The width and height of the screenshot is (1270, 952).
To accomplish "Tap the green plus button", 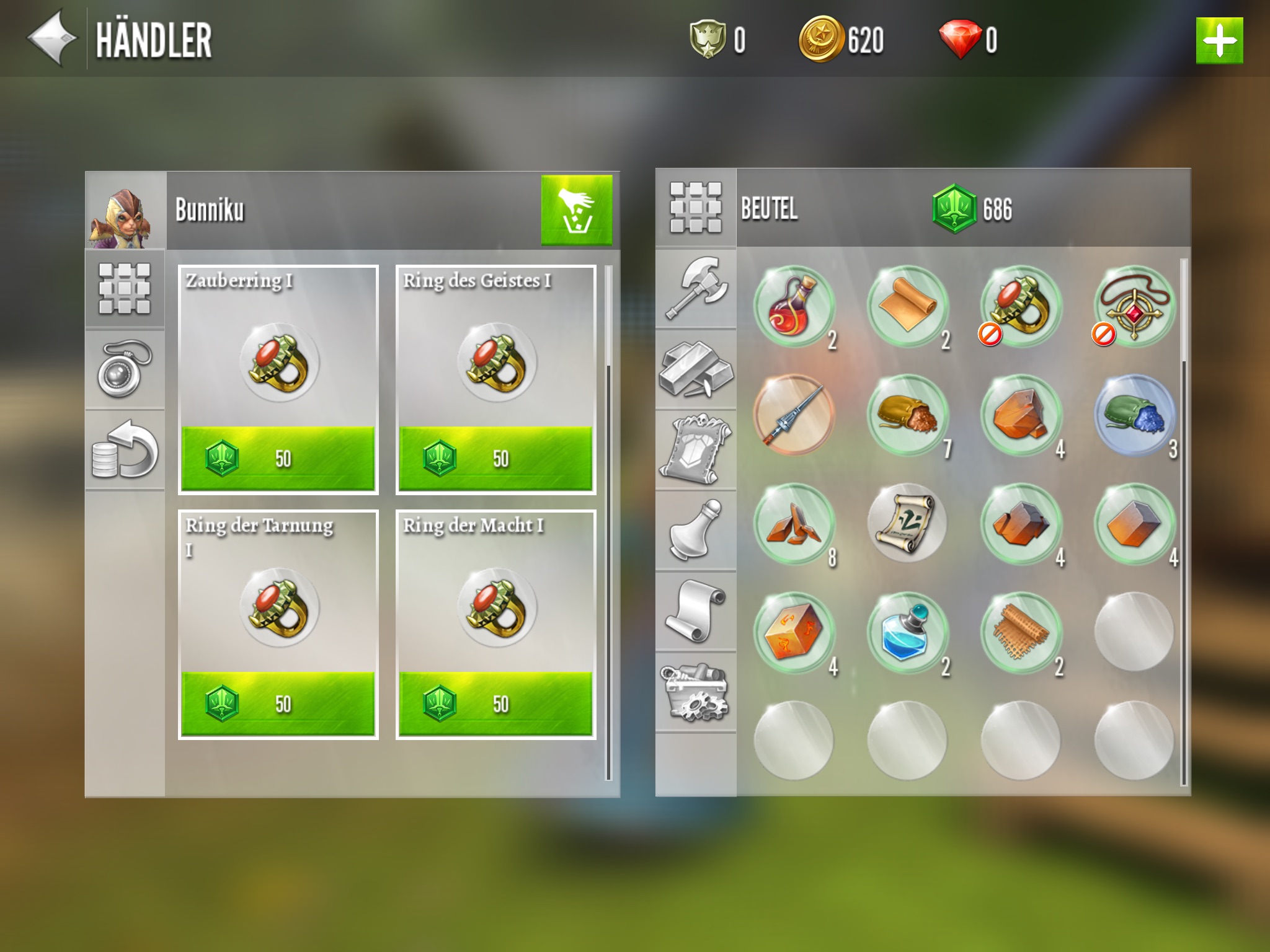I will point(1219,41).
